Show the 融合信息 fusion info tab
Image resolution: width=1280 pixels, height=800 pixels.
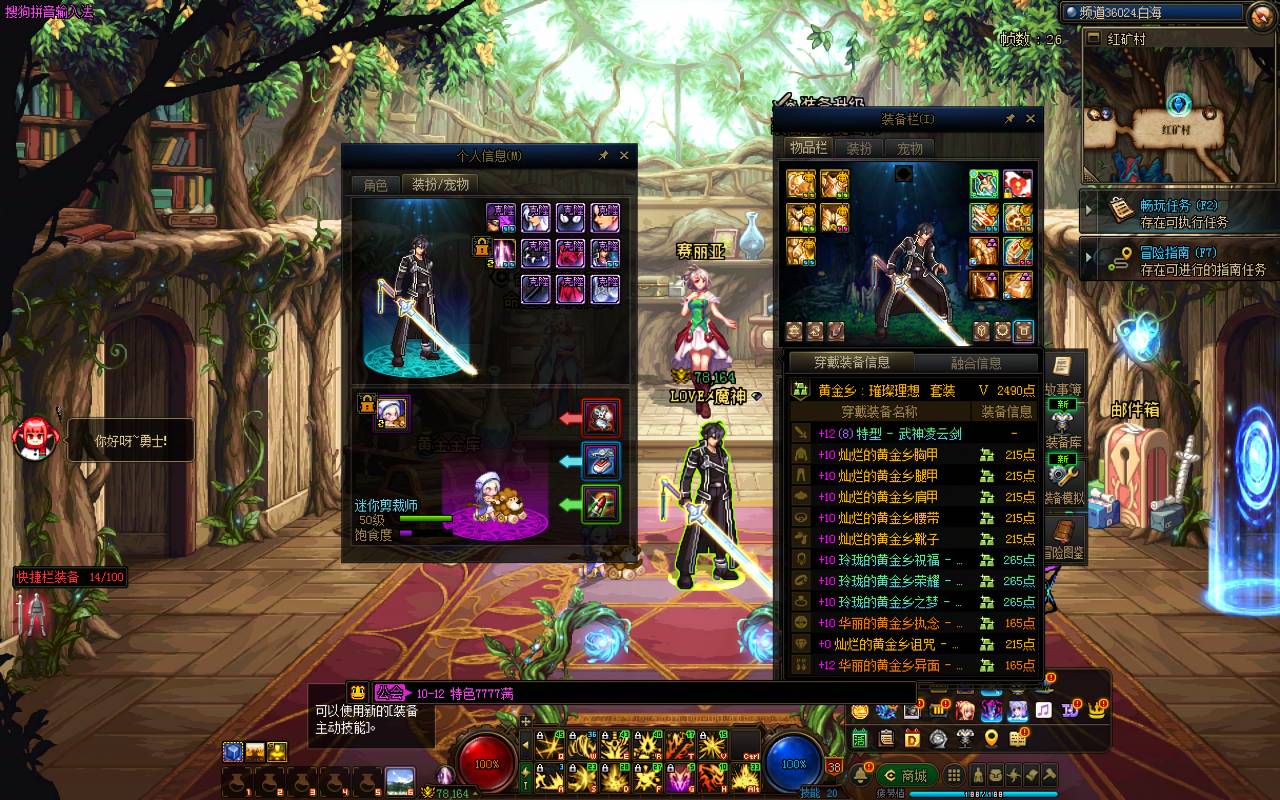coord(976,363)
